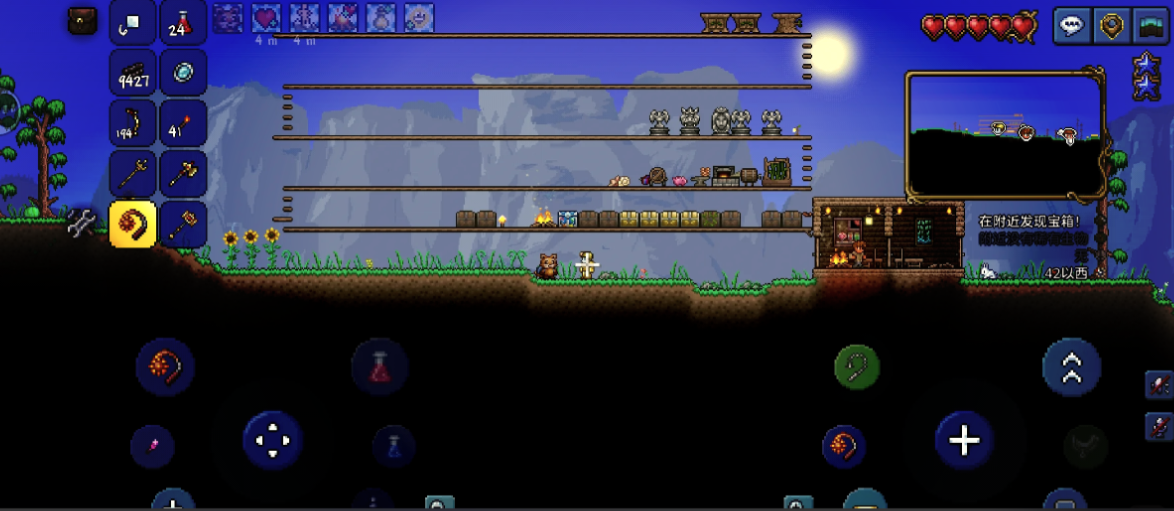Tap the blue mana potion button

pos(394,446)
